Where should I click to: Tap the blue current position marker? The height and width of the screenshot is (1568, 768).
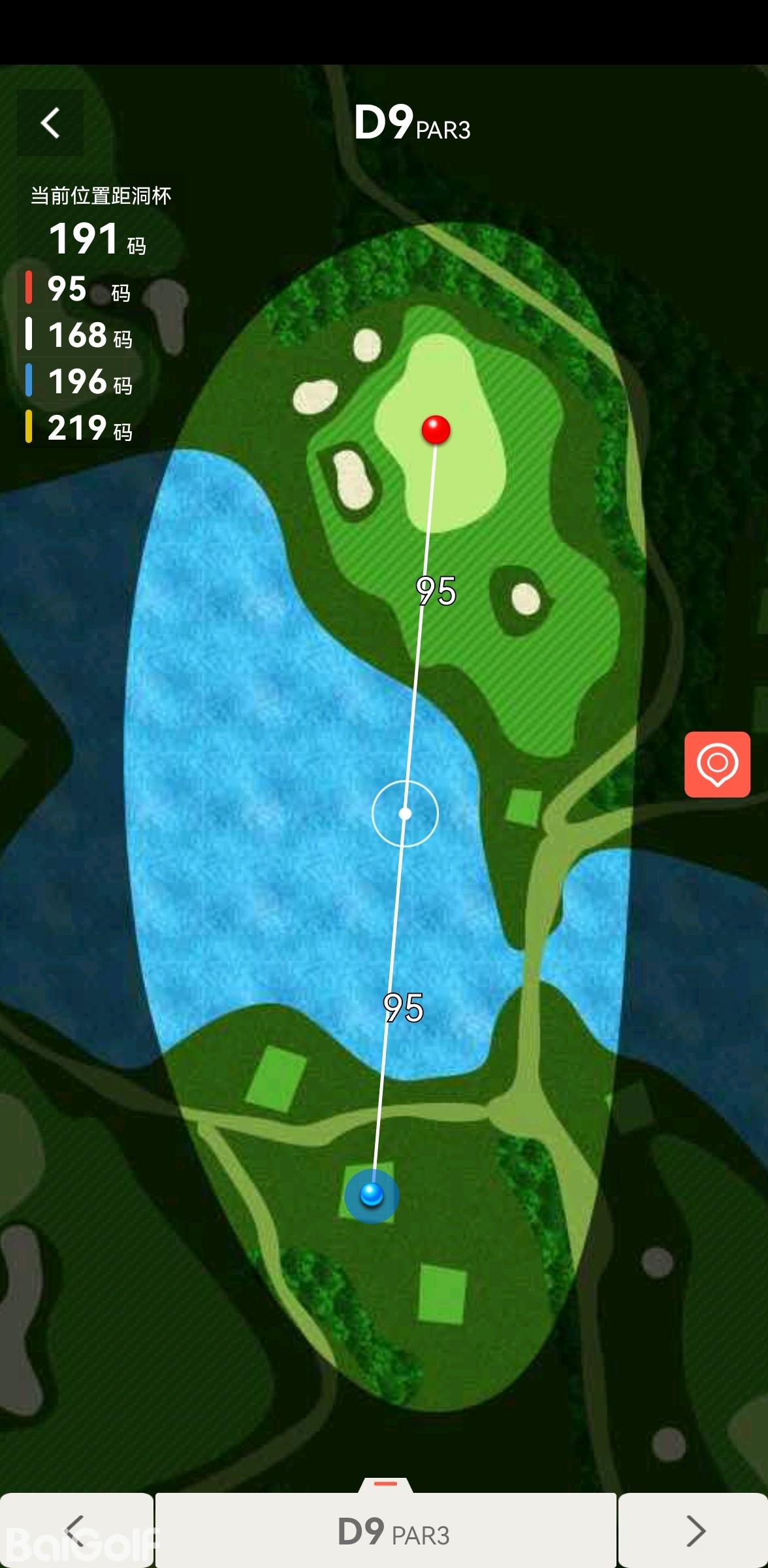click(372, 1195)
